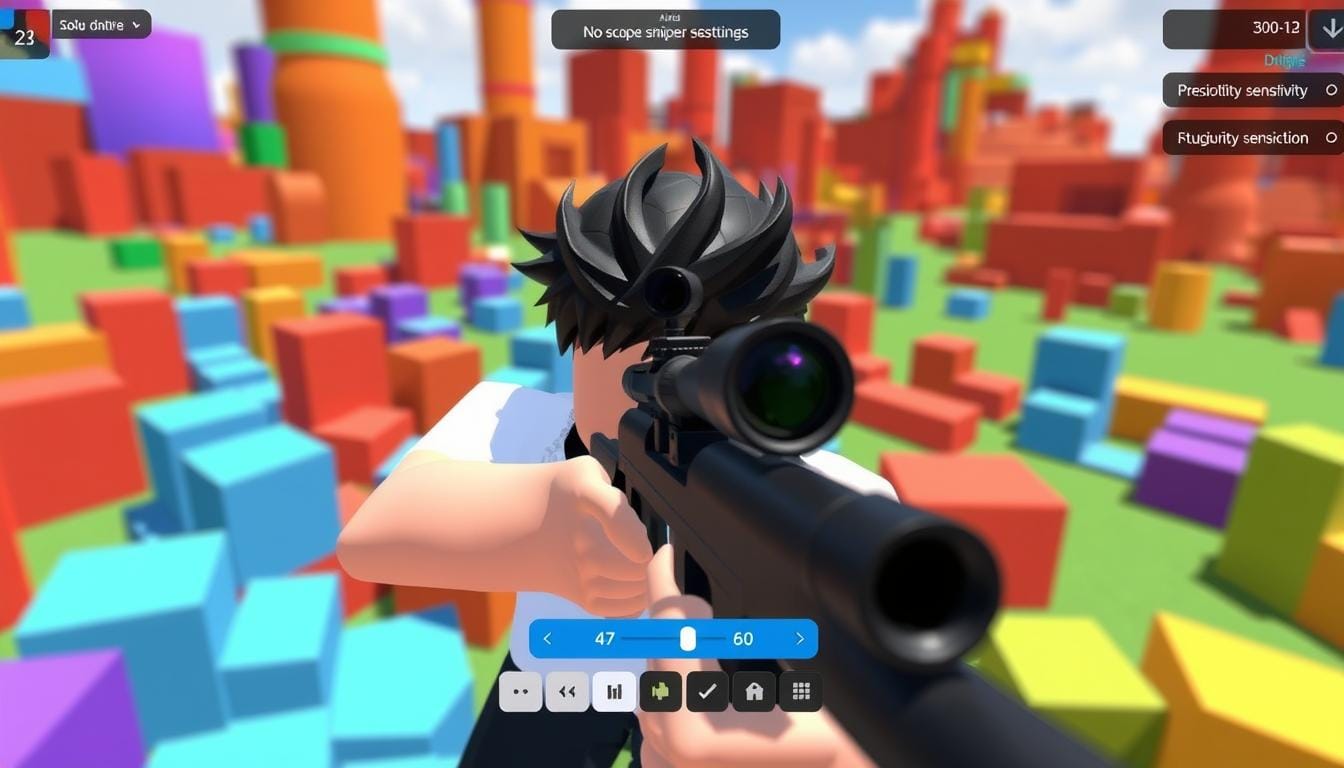Viewport: 1344px width, 768px height.
Task: Open the stats equalizer icon
Action: pyautogui.click(x=614, y=691)
